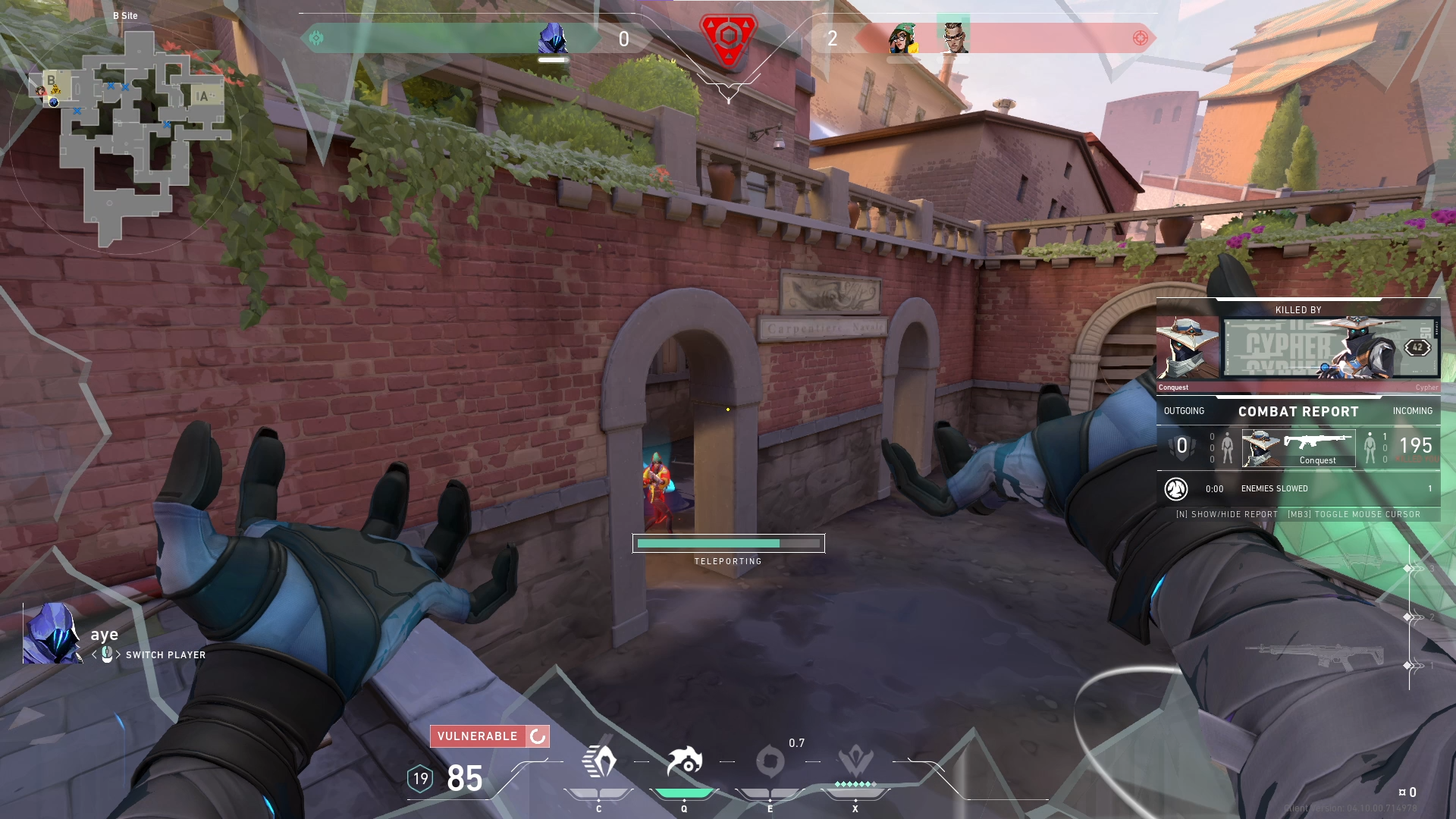This screenshot has width=1456, height=819.
Task: Select the Omen portrait next to aye
Action: click(52, 633)
